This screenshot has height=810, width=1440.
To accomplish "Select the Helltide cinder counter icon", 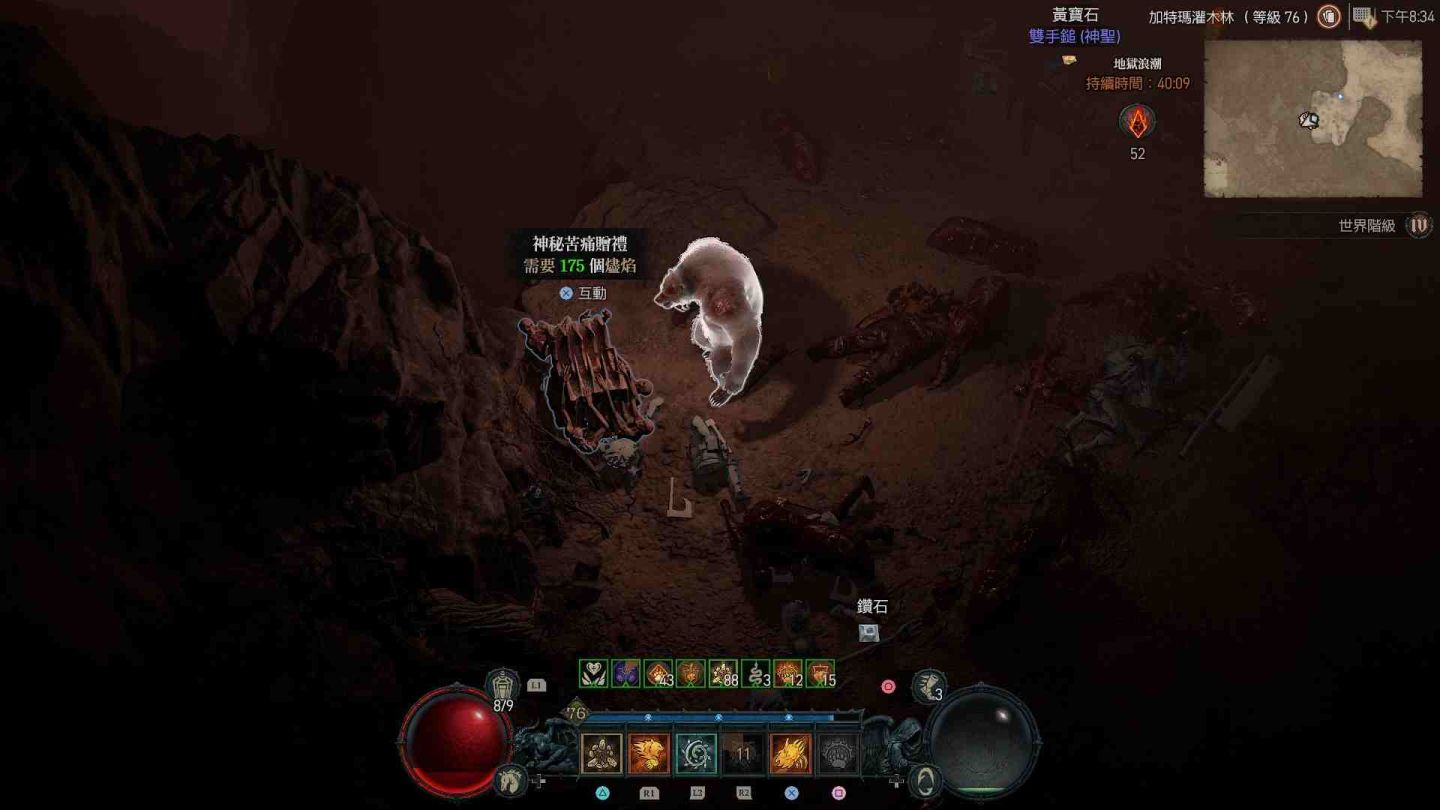I will (1137, 122).
